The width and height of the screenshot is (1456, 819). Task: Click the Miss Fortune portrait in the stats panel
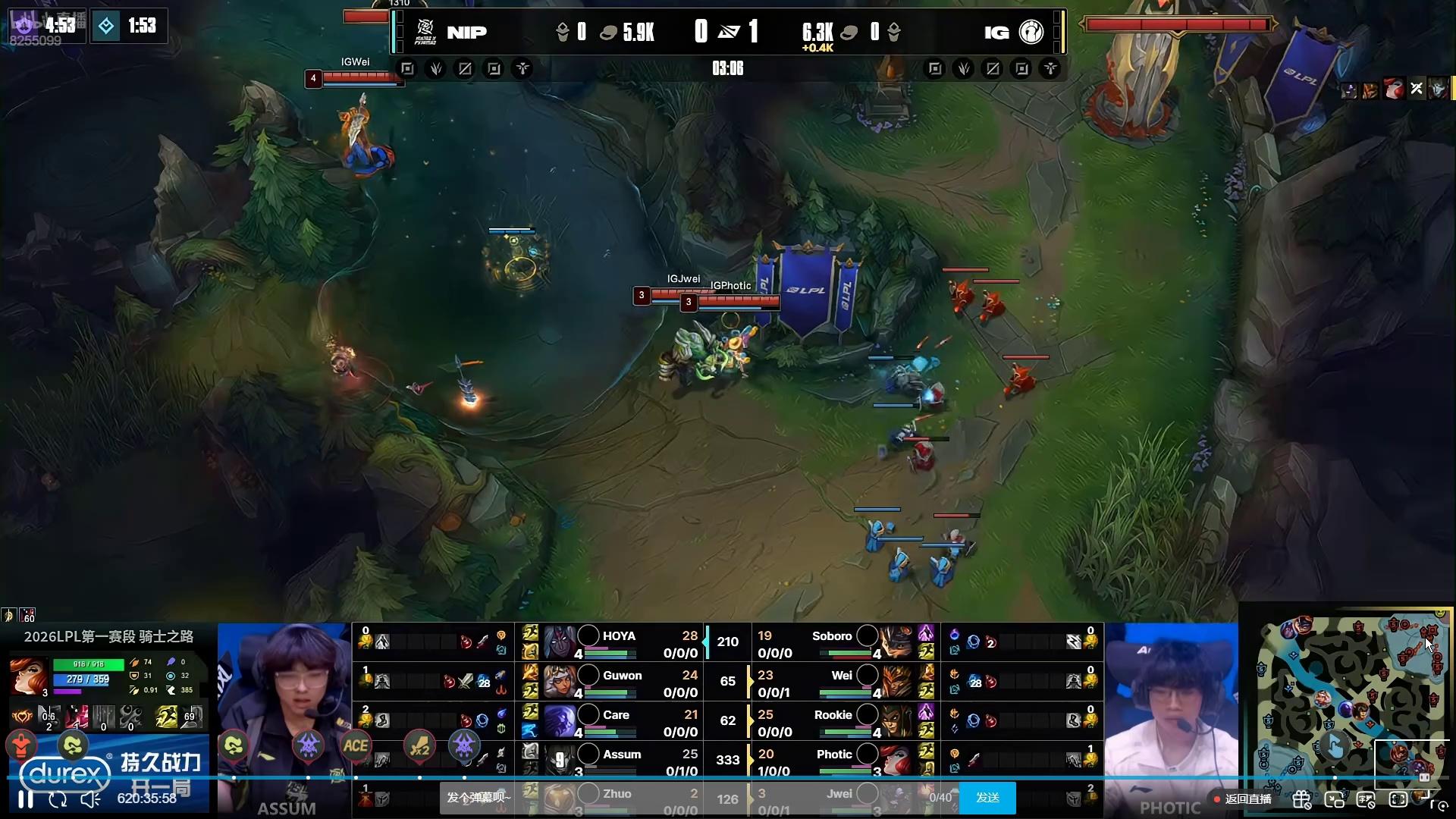coord(28,676)
